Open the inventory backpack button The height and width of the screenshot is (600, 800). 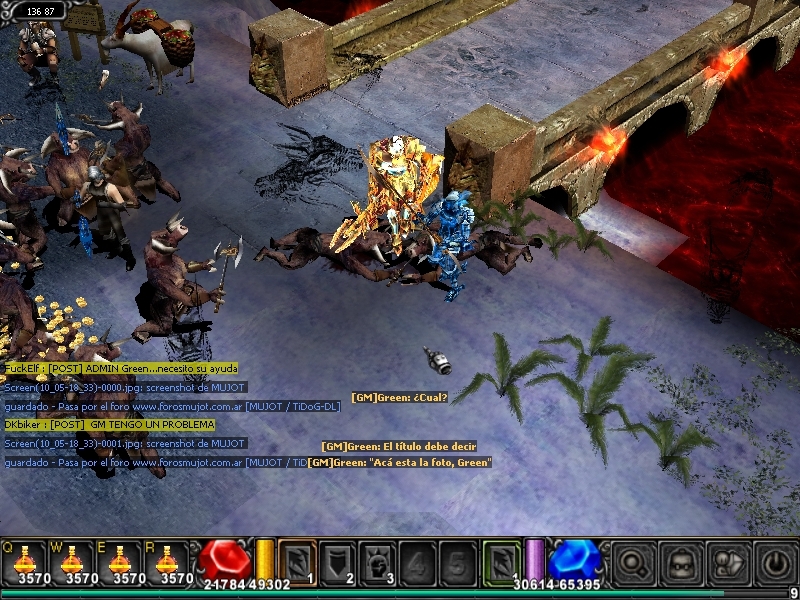point(680,562)
